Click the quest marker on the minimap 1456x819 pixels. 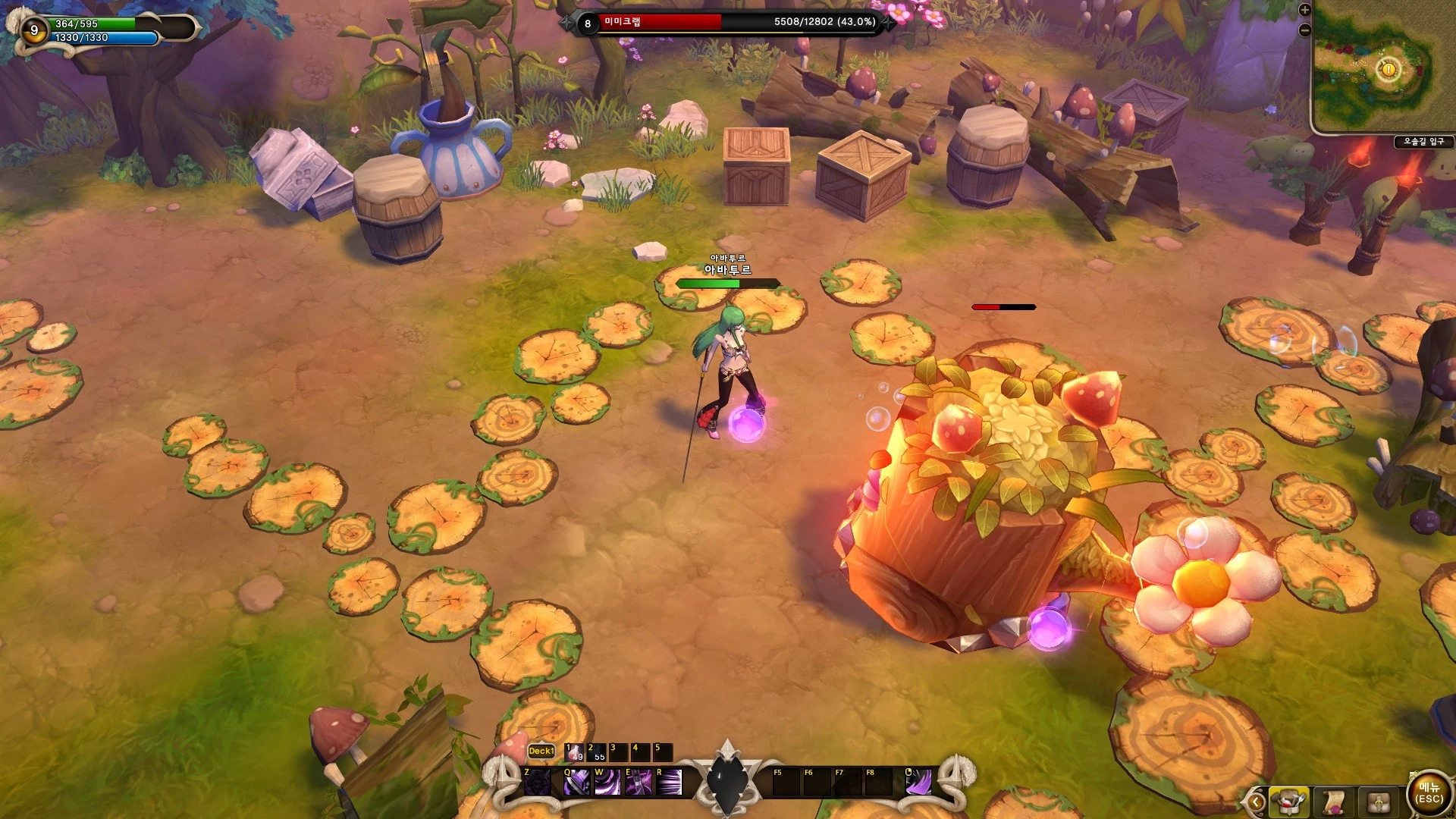[x=1389, y=70]
